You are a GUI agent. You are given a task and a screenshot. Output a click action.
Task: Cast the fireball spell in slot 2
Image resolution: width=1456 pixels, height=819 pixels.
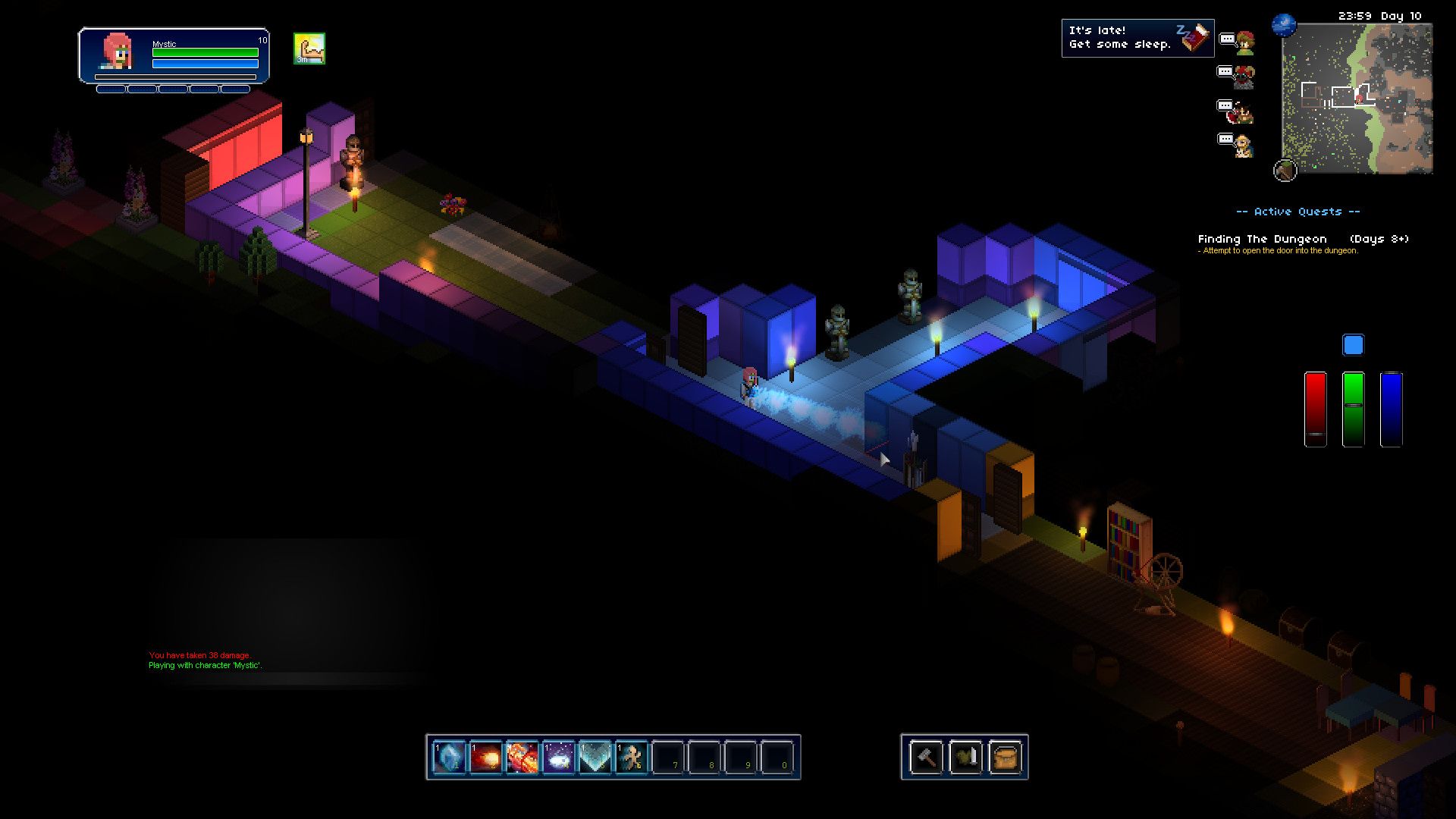pyautogui.click(x=485, y=757)
